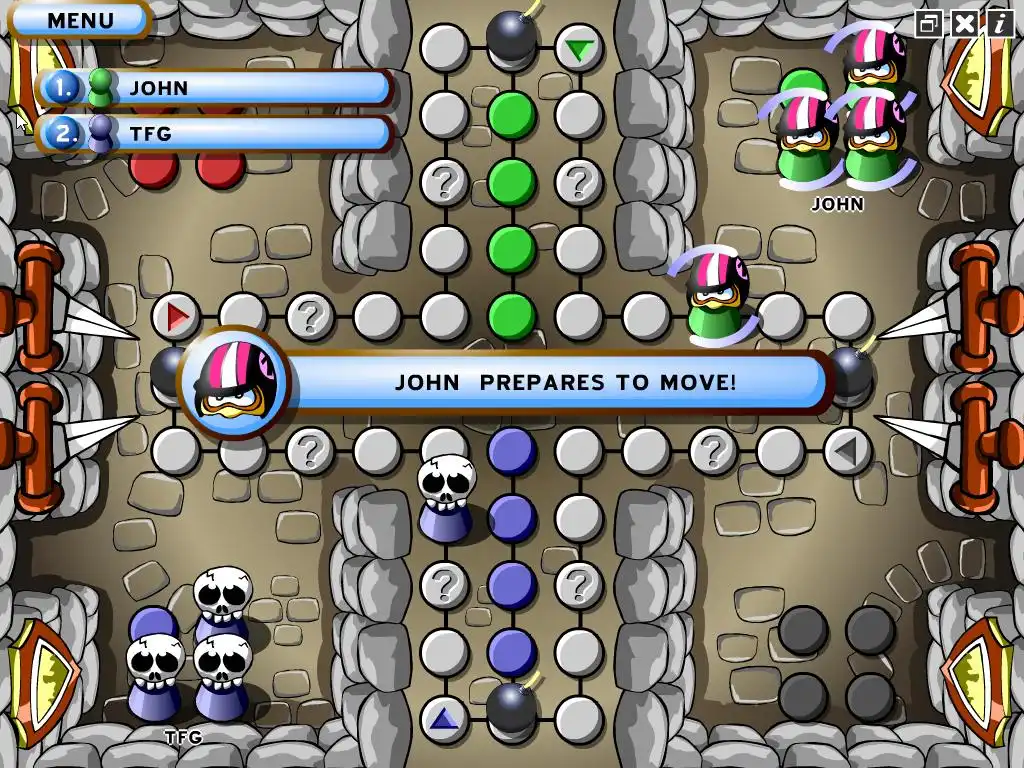Click the green down-arrow start tile
This screenshot has height=768, width=1024.
click(578, 48)
